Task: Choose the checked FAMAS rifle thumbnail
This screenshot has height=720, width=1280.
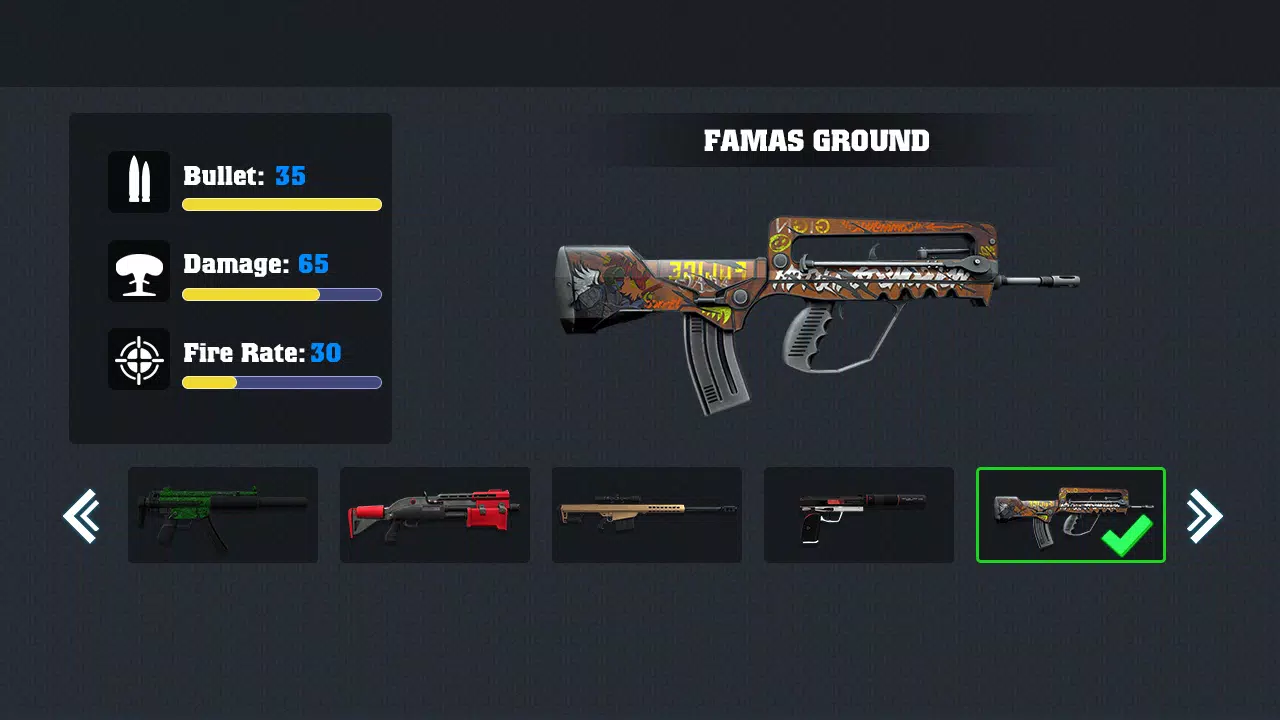Action: point(1071,515)
